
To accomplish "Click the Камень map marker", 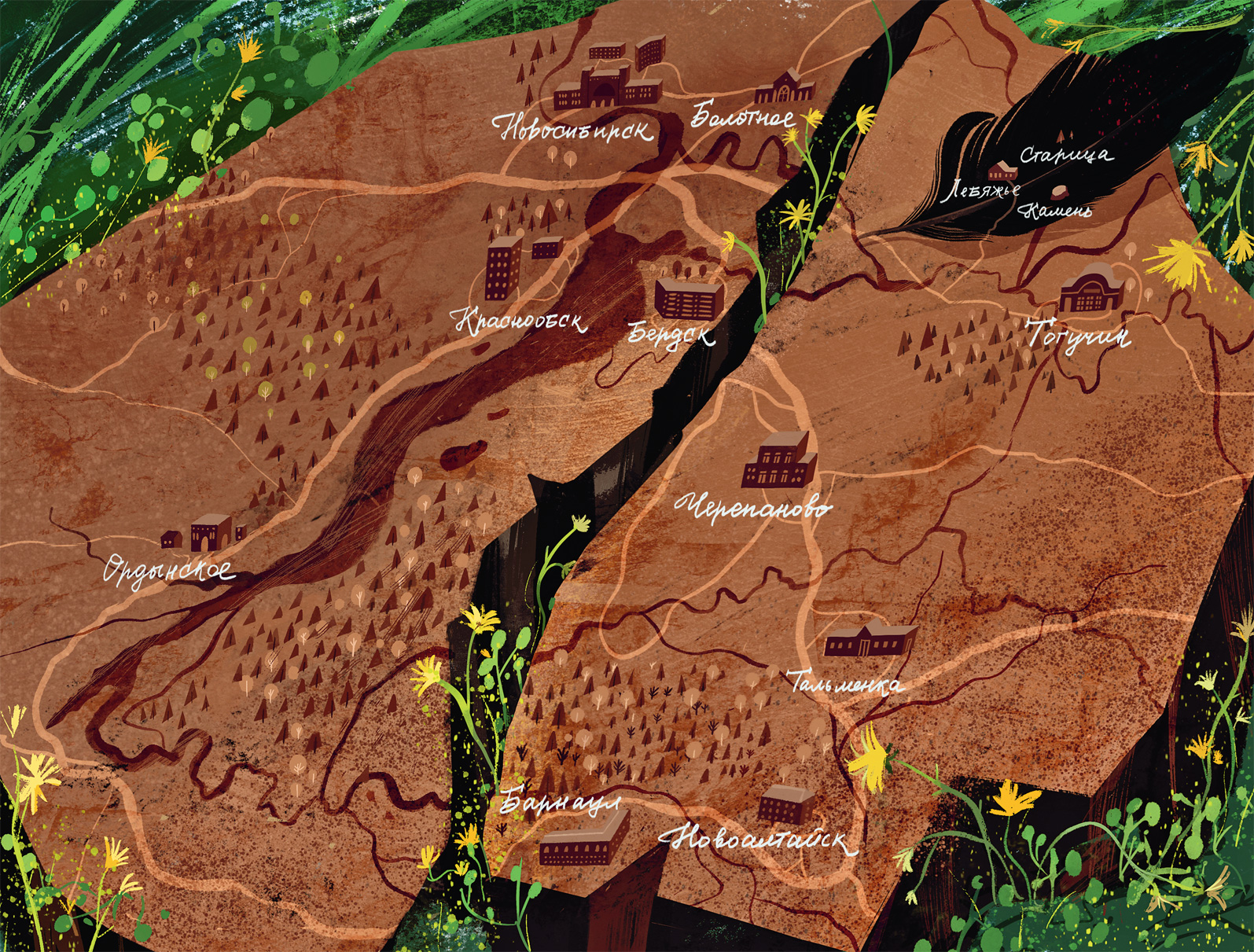I will [1059, 193].
